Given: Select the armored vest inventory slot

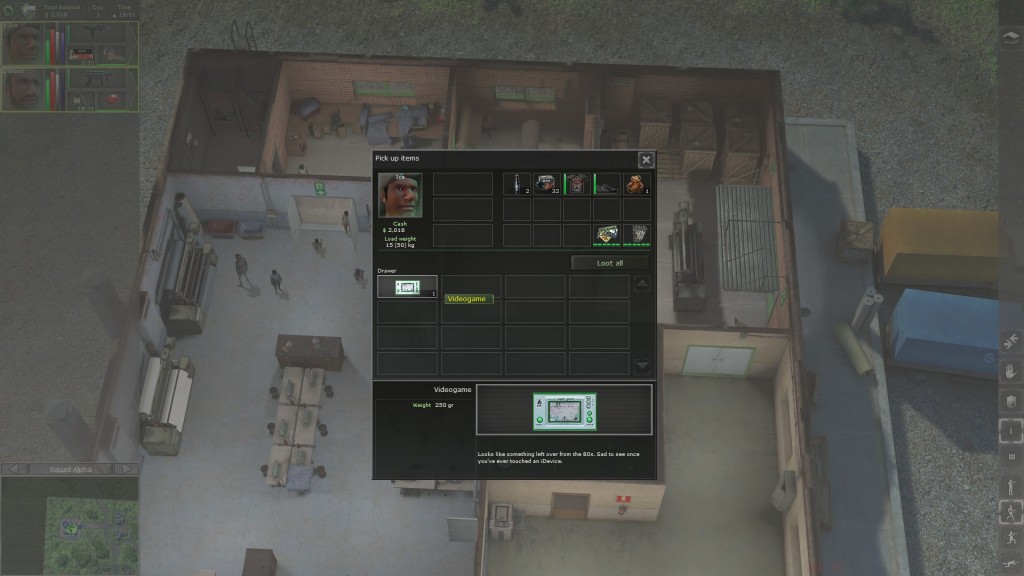Looking at the screenshot, I should pos(637,235).
